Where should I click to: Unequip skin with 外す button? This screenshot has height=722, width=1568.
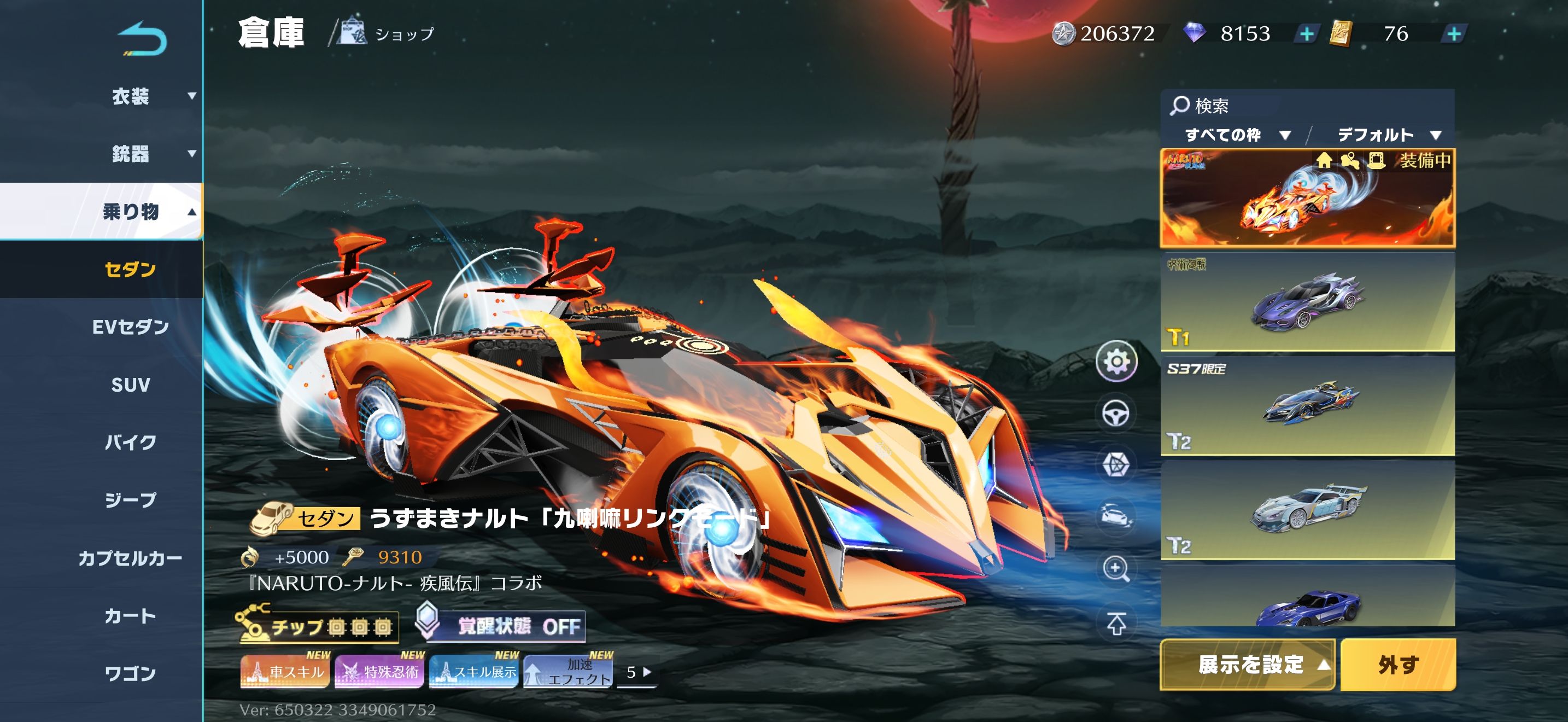click(x=1397, y=664)
